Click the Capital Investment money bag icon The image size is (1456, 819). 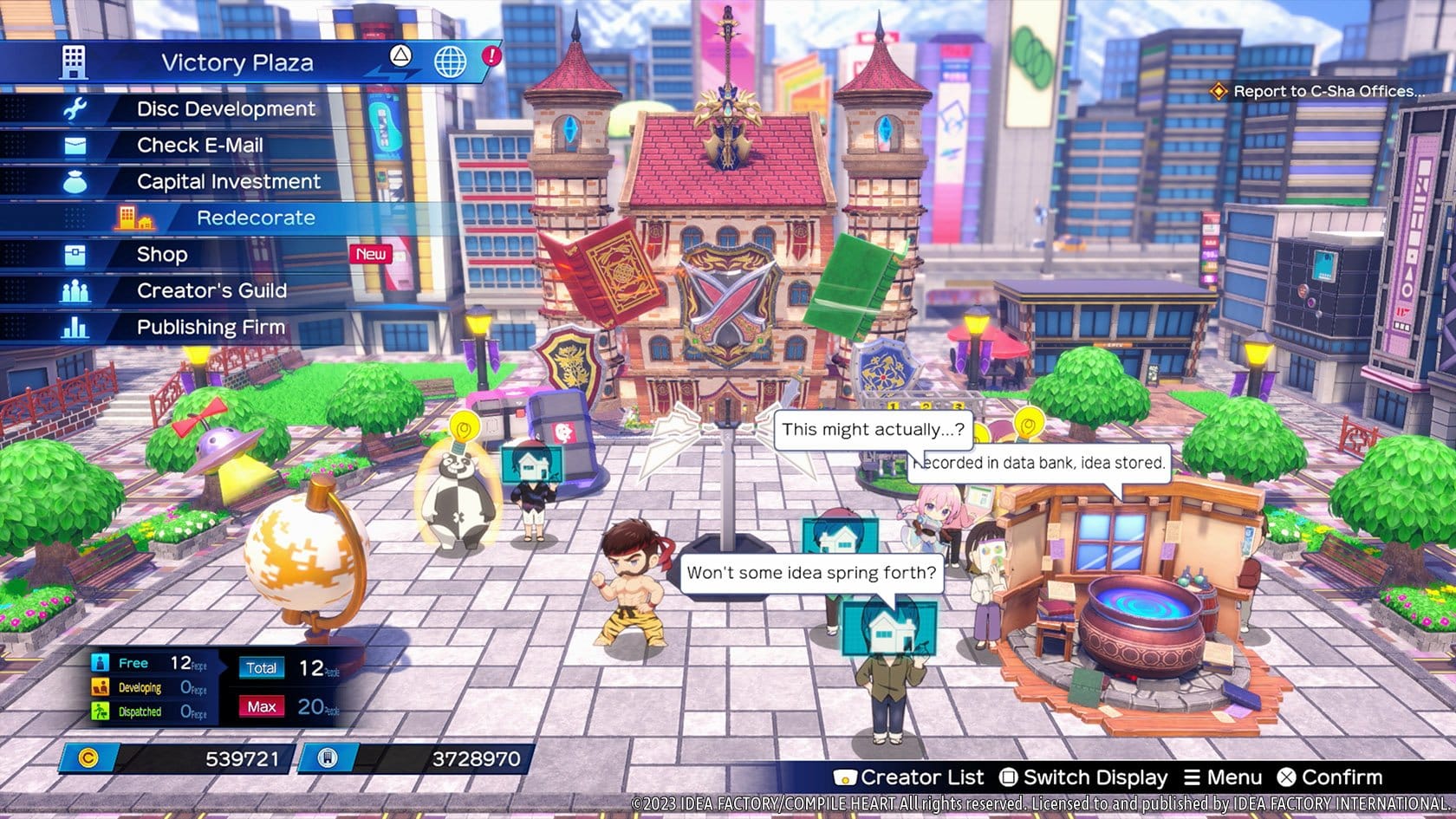click(x=76, y=181)
